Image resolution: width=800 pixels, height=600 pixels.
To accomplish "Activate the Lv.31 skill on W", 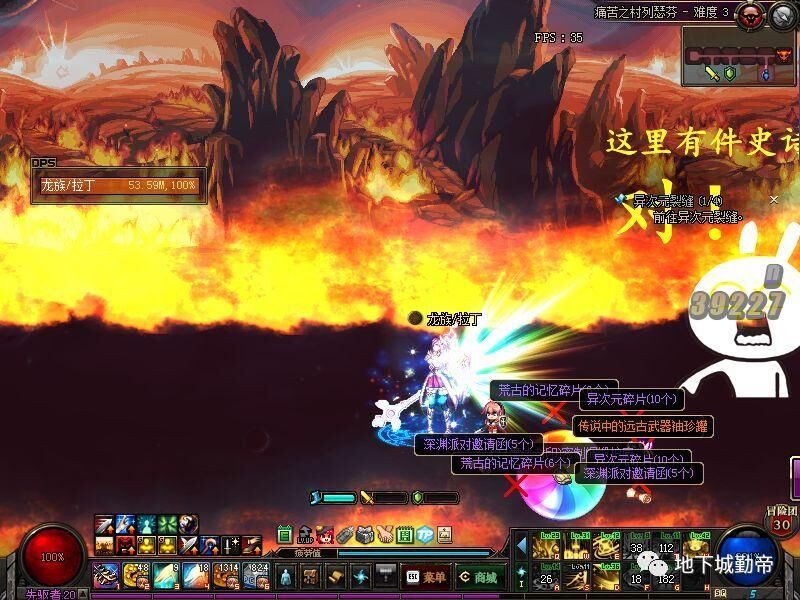I will click(x=577, y=545).
